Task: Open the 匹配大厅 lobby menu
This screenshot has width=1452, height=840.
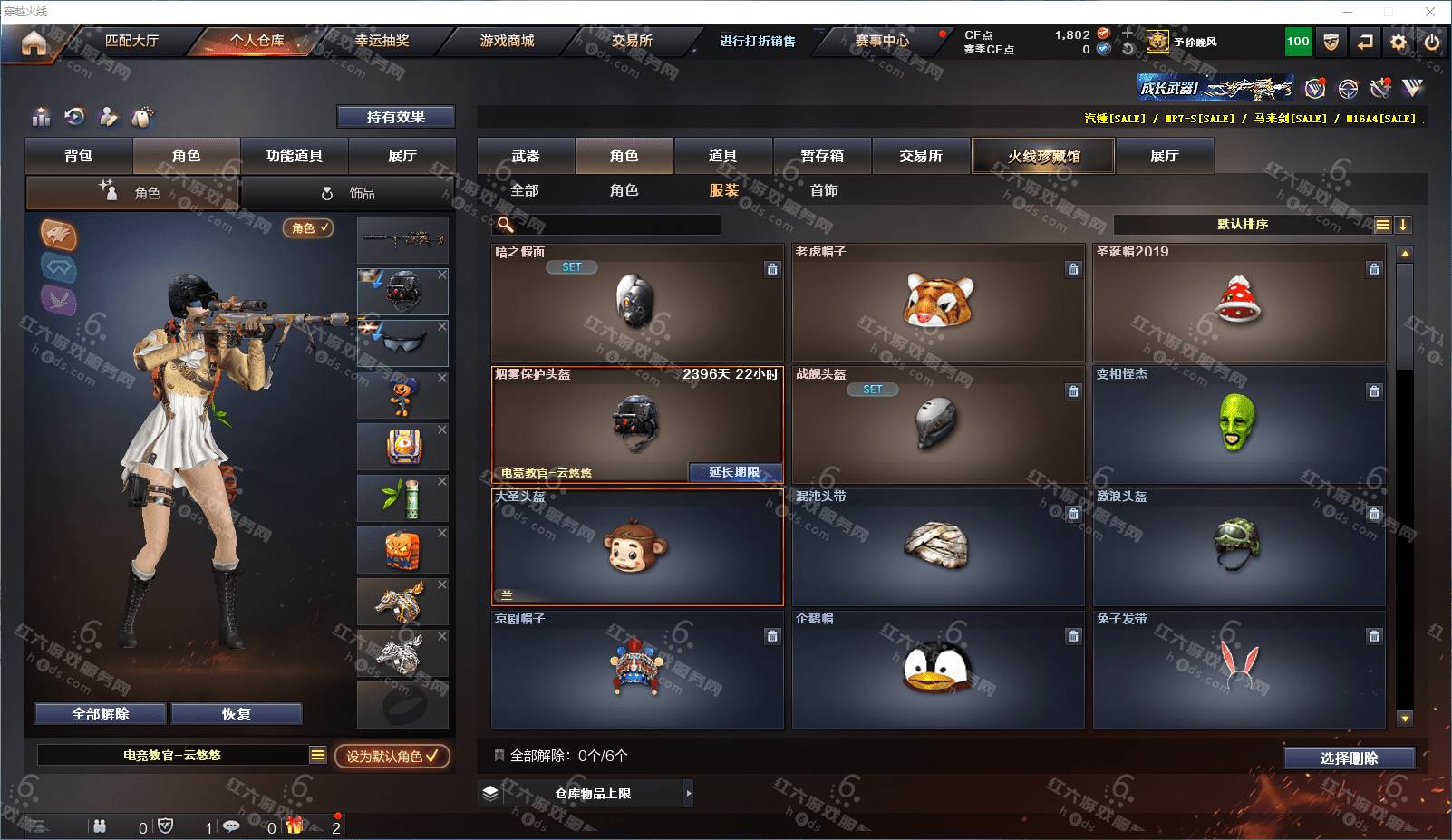Action: (x=131, y=41)
